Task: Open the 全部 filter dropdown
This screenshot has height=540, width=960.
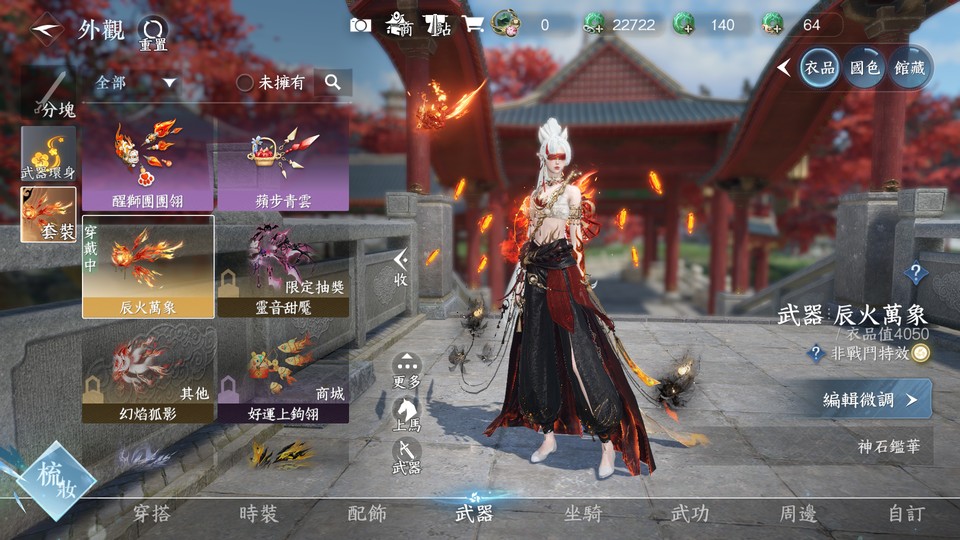Action: [135, 83]
